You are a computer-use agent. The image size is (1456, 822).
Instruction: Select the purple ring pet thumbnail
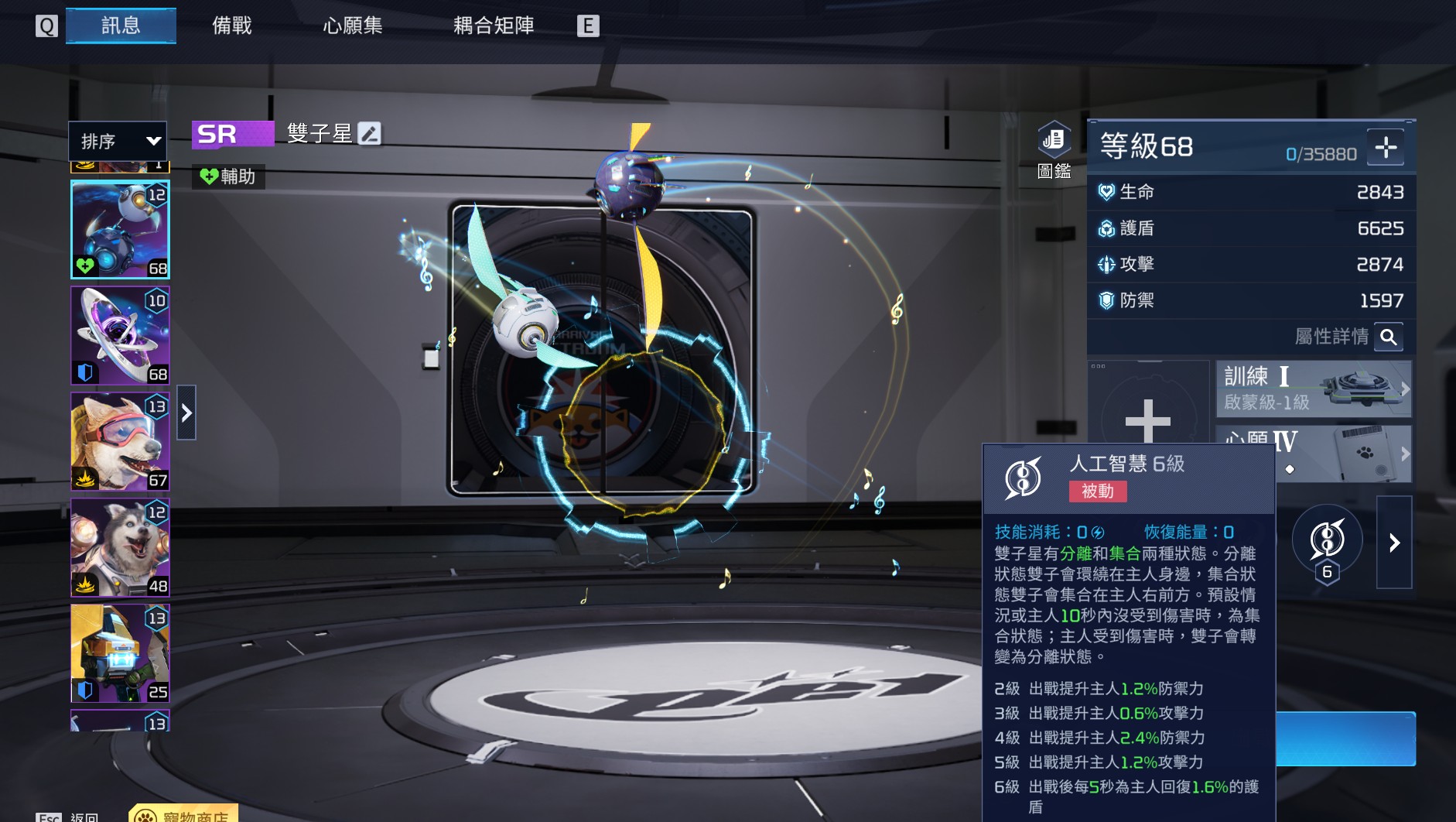click(120, 335)
